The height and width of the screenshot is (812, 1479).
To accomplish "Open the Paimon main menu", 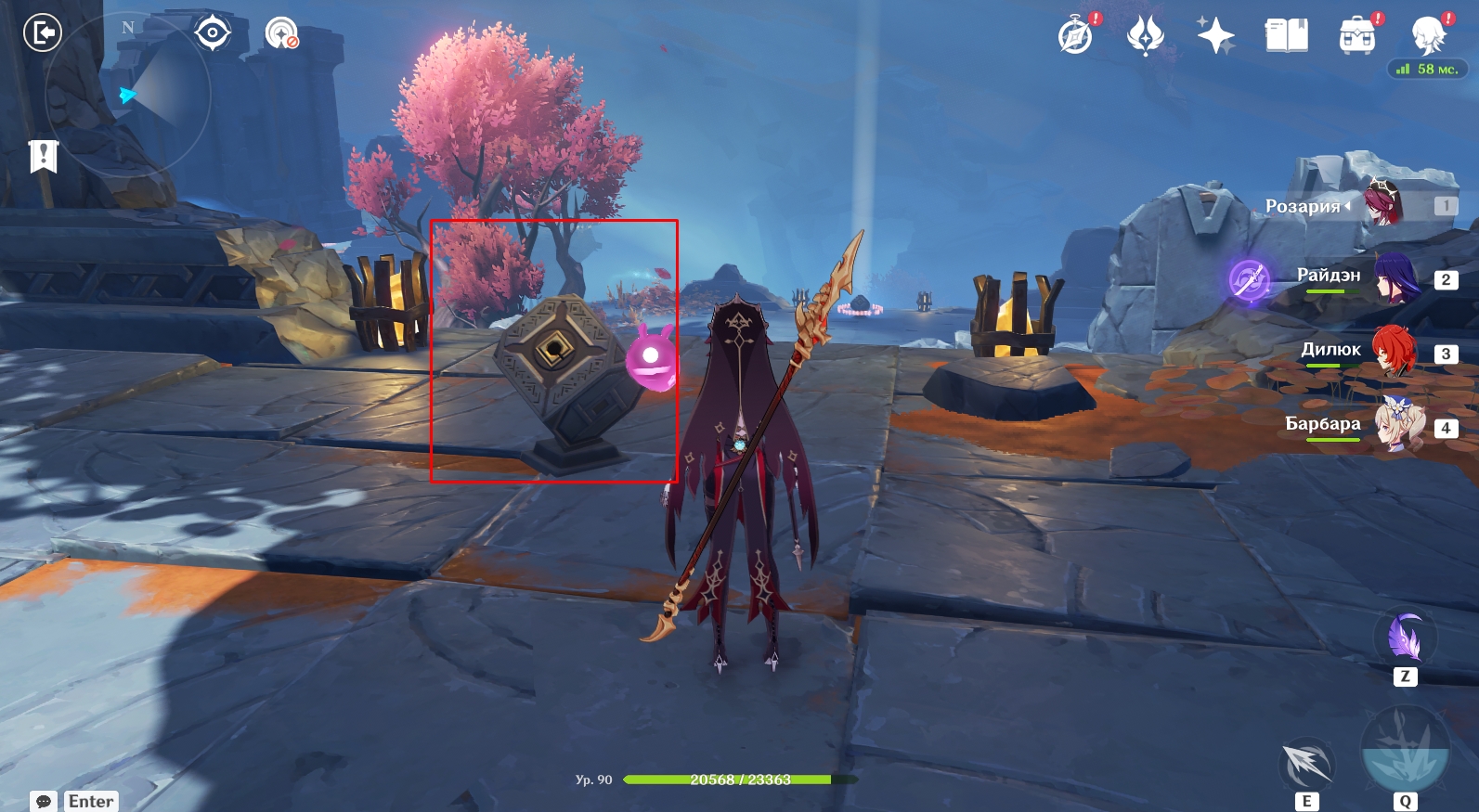I will pyautogui.click(x=1427, y=36).
